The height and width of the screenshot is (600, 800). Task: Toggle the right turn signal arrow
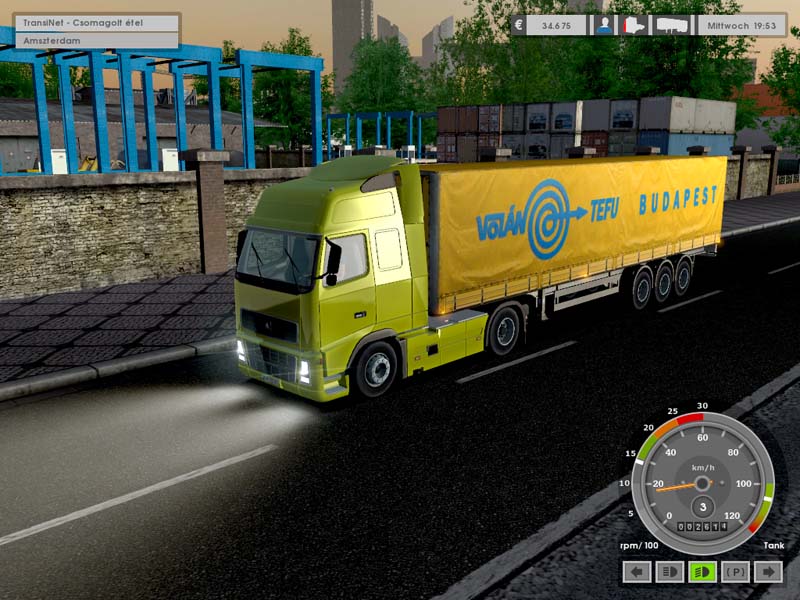(768, 572)
